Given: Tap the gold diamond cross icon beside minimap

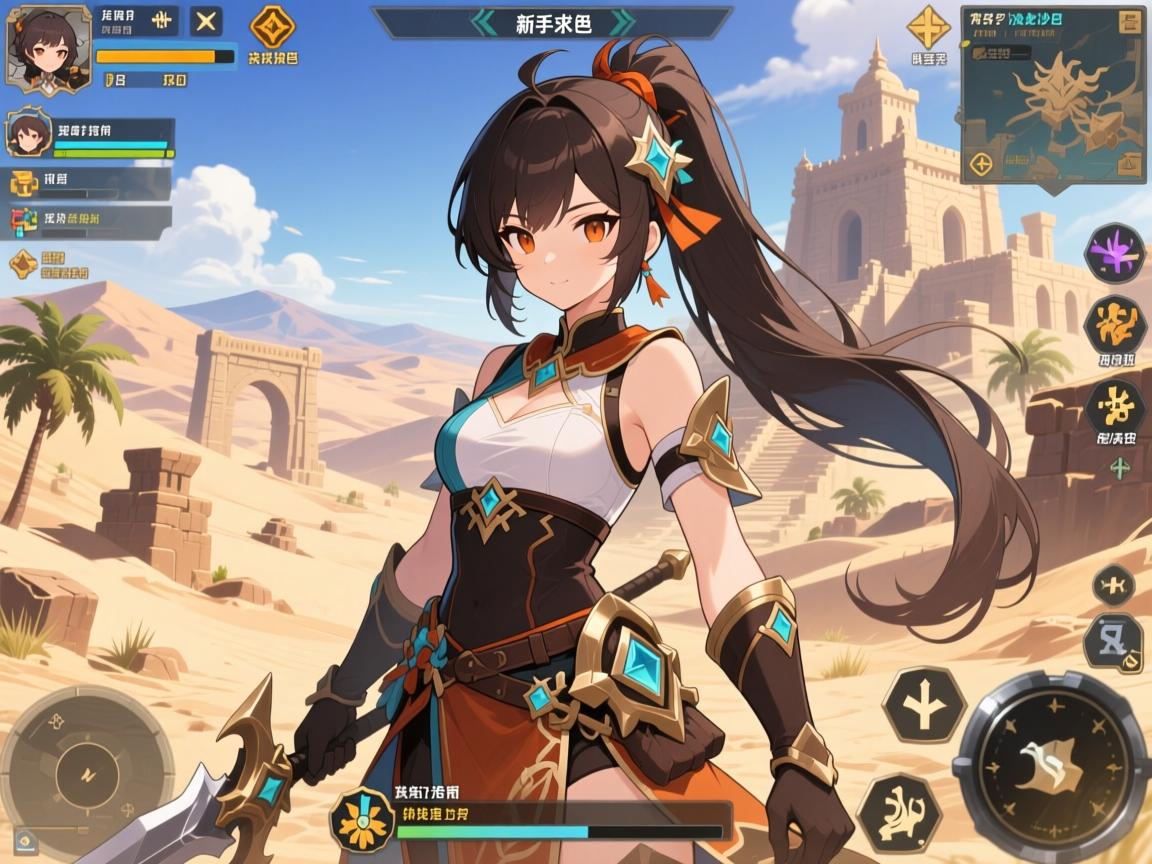Looking at the screenshot, I should coord(928,27).
